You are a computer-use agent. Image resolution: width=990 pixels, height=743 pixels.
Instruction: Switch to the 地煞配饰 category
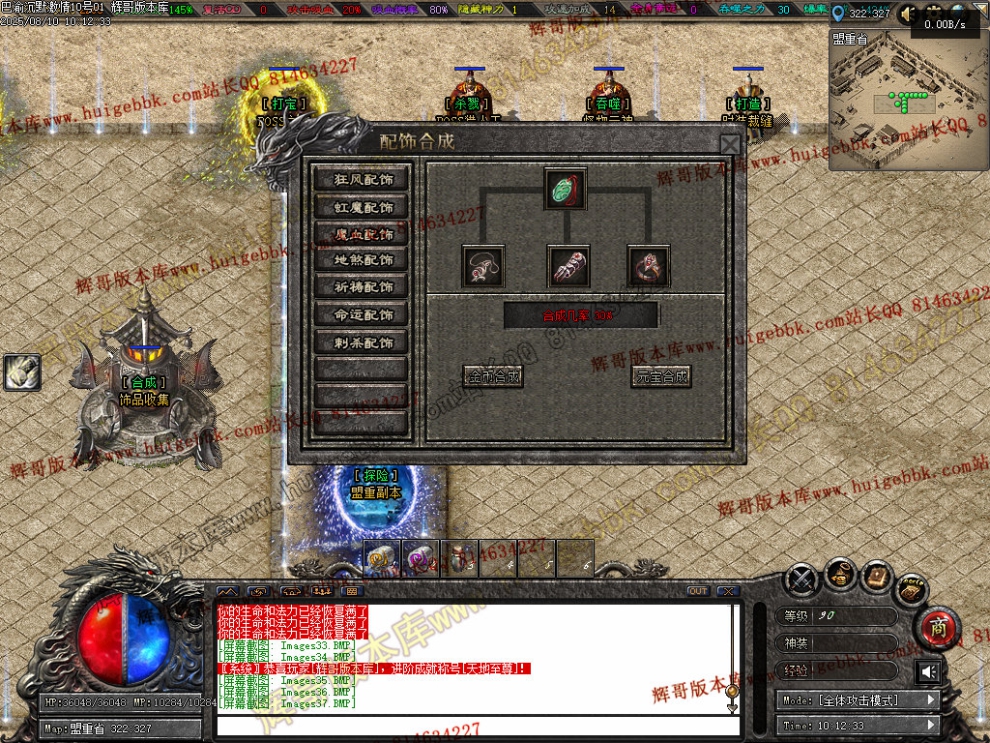363,260
